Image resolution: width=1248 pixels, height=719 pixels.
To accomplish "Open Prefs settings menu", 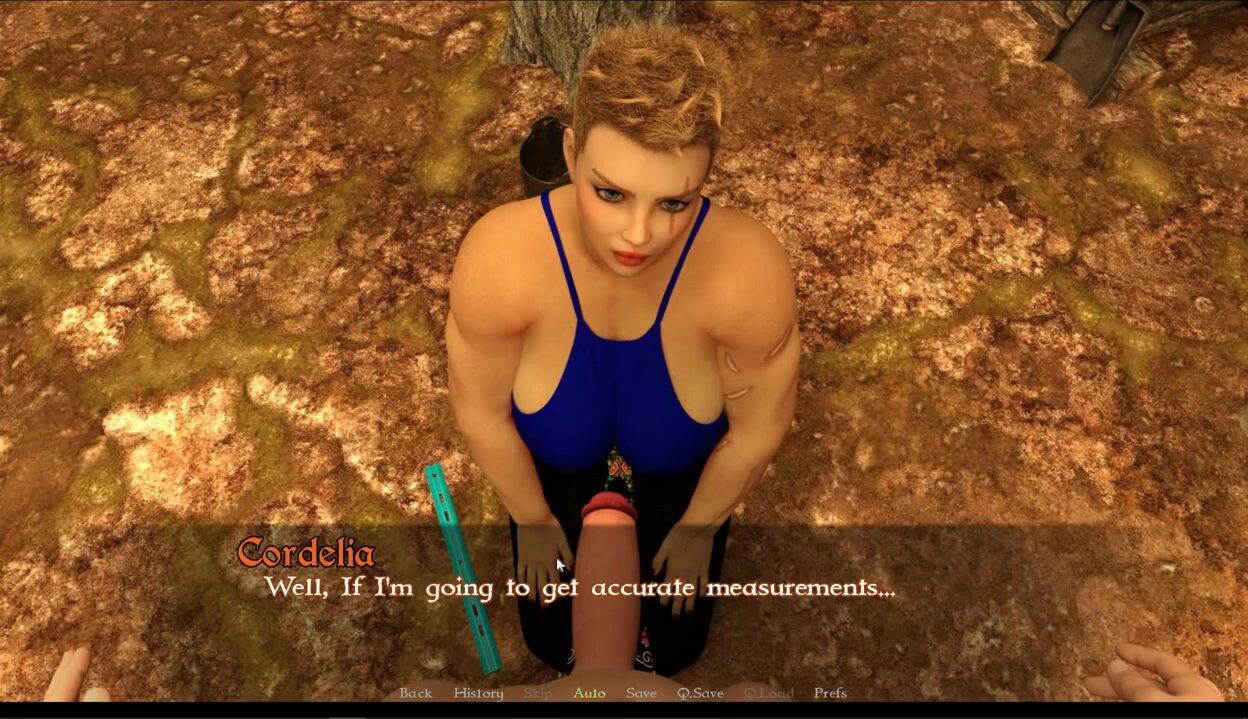I will pyautogui.click(x=830, y=693).
